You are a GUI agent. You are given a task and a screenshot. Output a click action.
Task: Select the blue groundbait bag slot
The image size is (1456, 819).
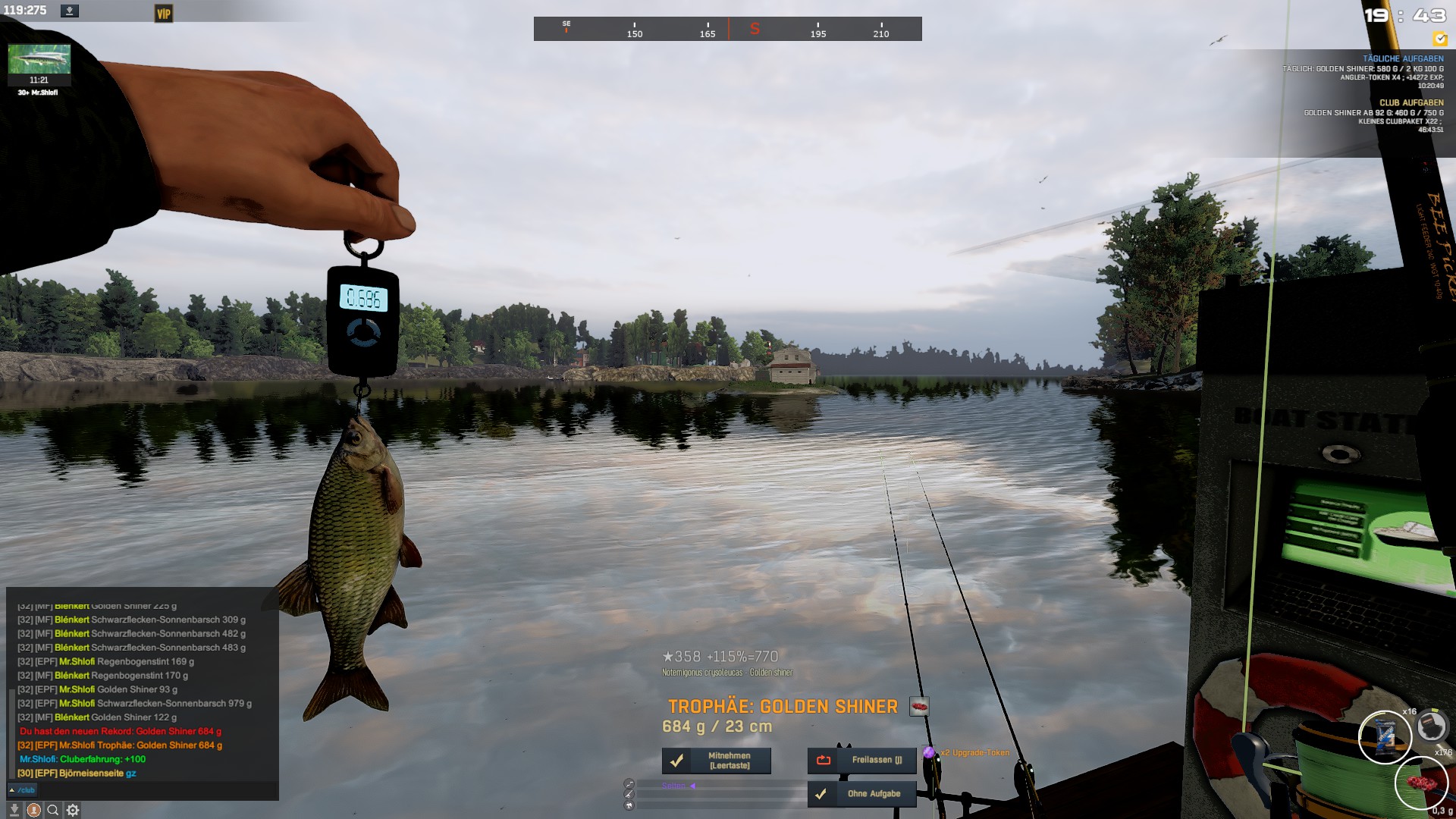click(x=1385, y=736)
